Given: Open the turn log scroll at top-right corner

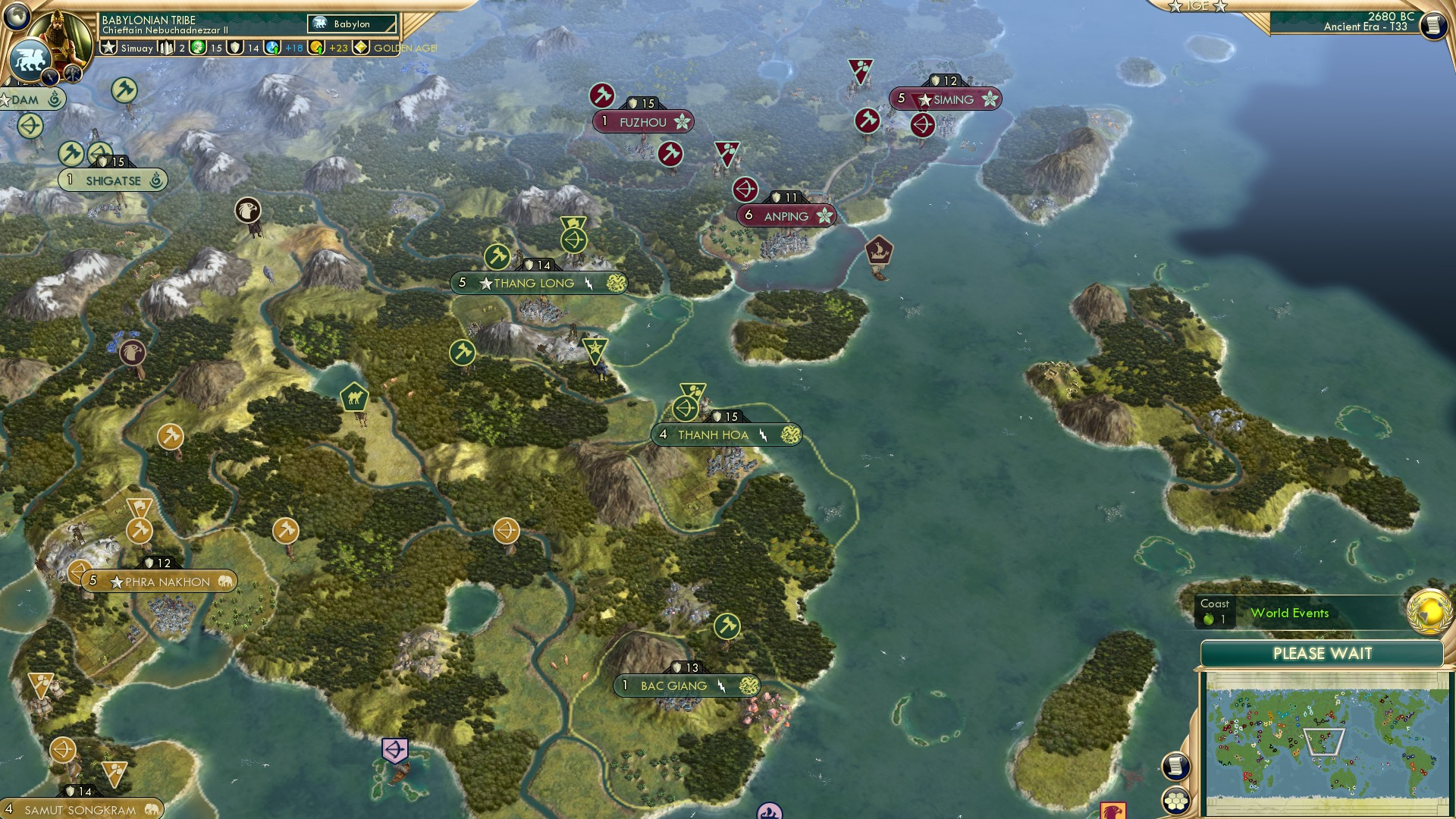Looking at the screenshot, I should click(1432, 26).
